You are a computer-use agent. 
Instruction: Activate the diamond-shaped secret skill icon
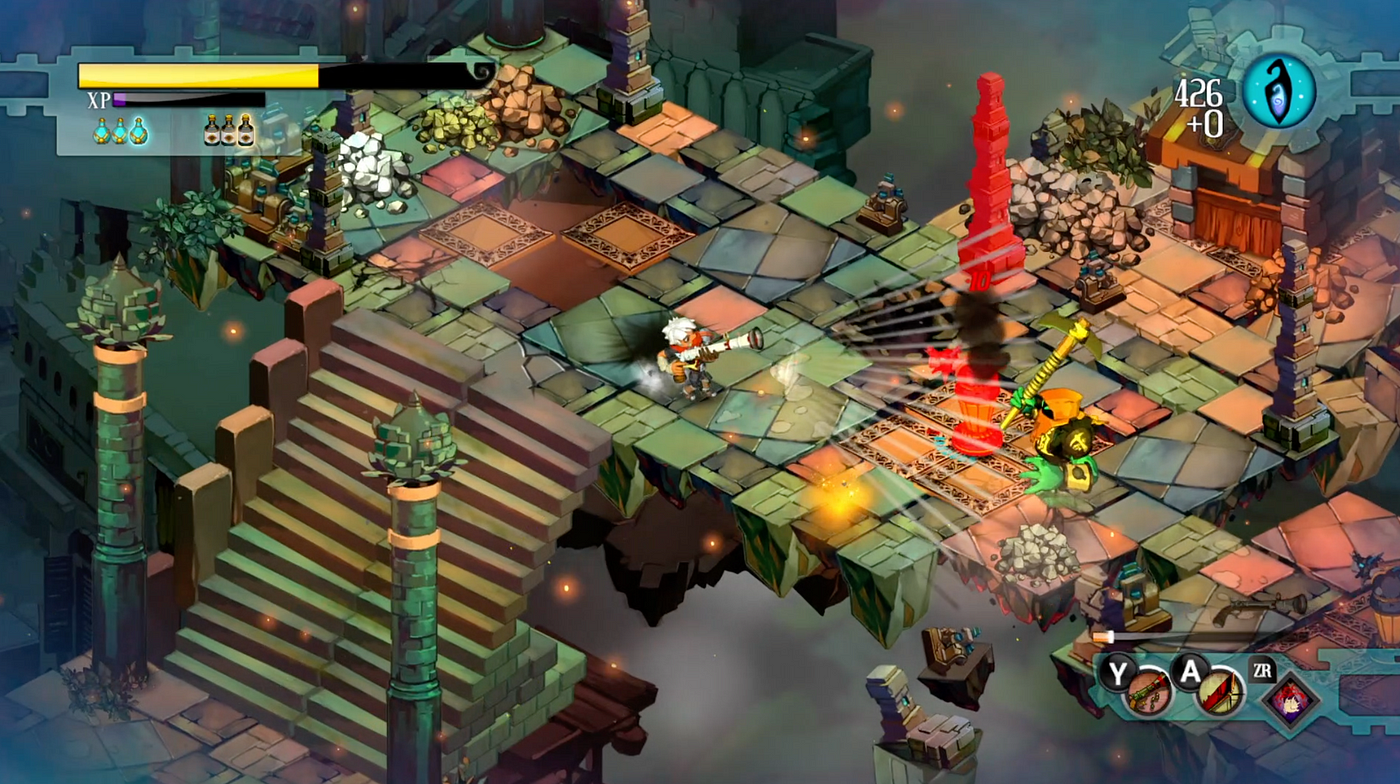[1289, 699]
